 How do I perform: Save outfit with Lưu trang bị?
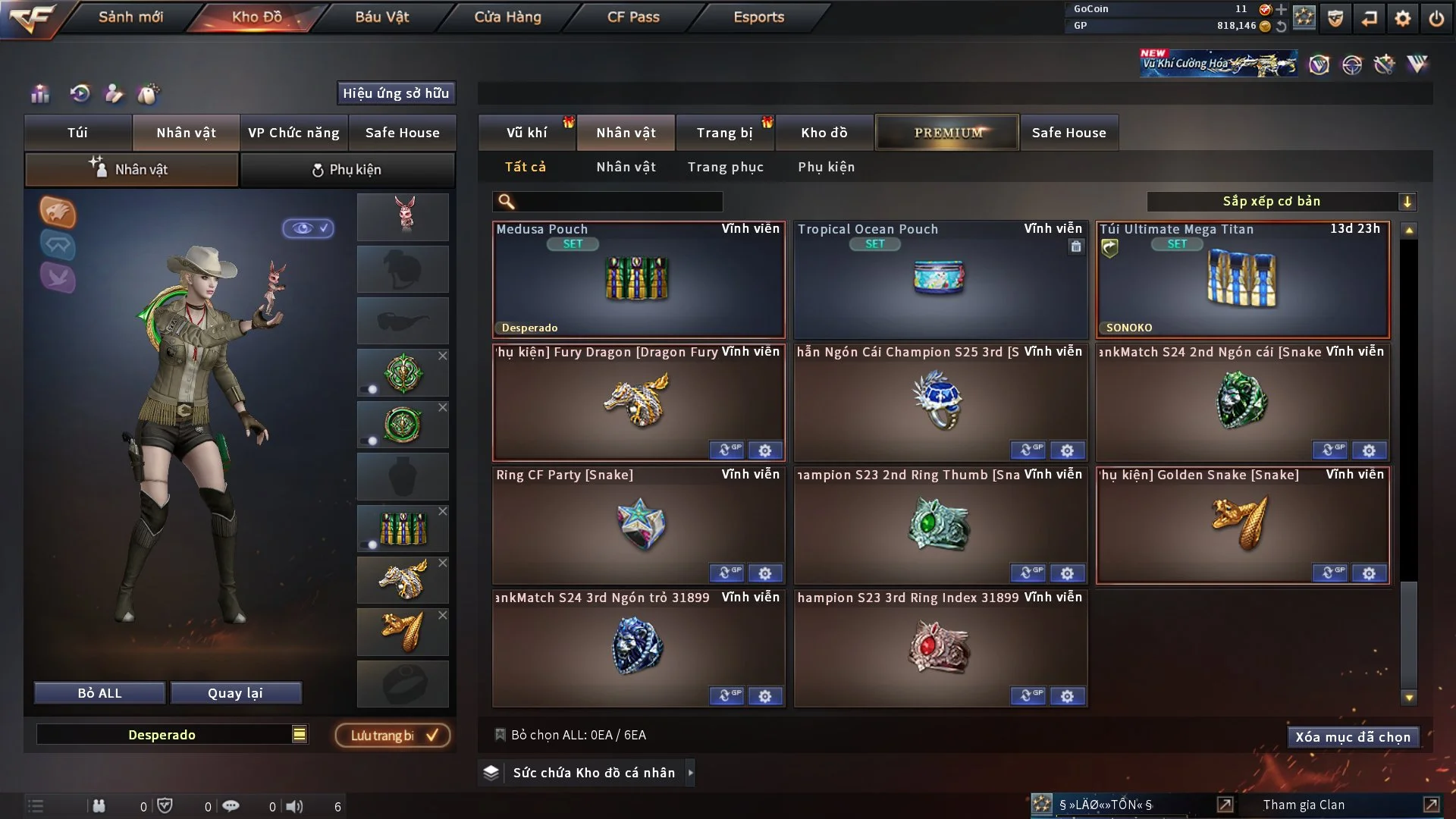click(x=393, y=736)
